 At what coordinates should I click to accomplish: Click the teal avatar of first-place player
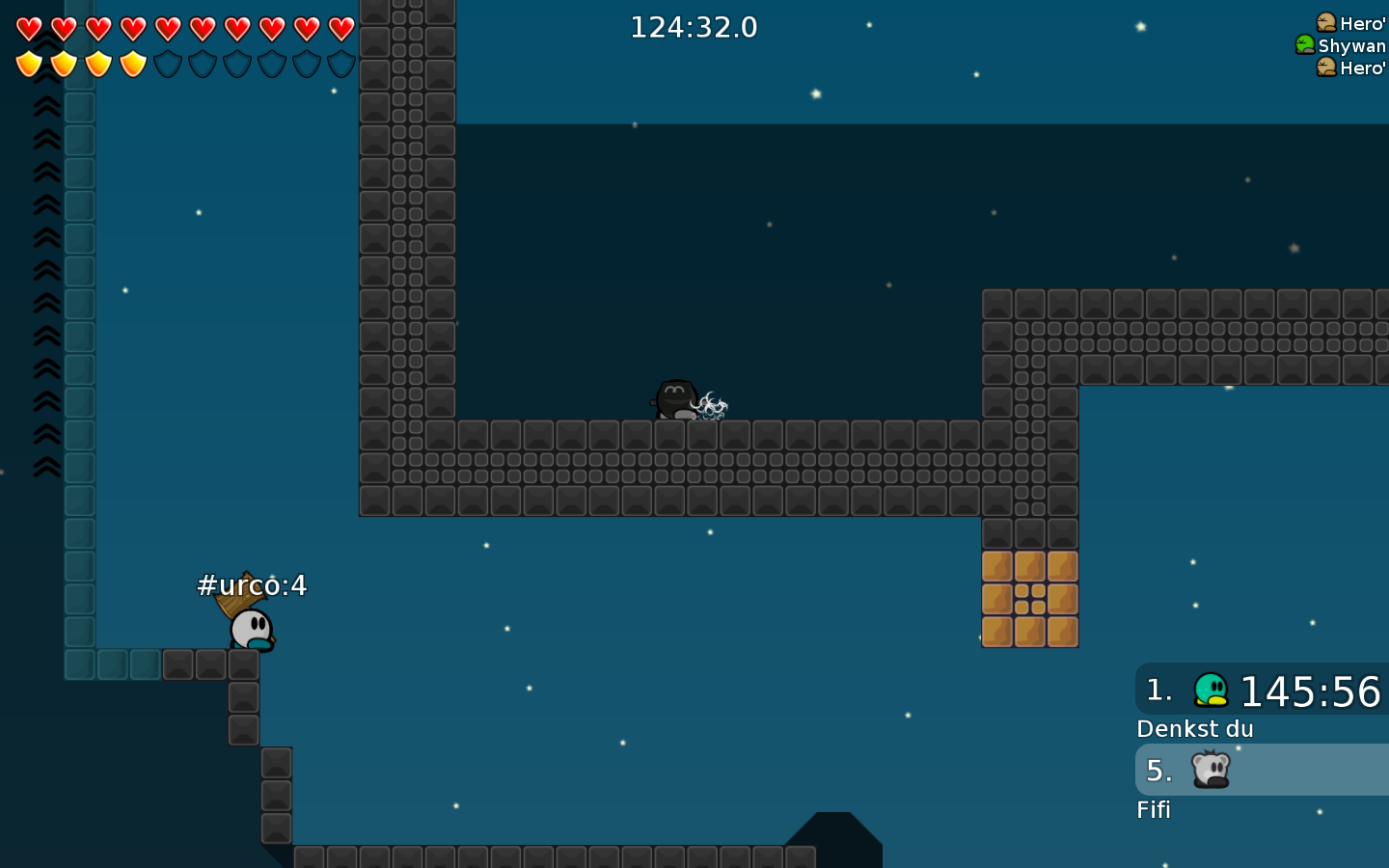pos(1212,690)
